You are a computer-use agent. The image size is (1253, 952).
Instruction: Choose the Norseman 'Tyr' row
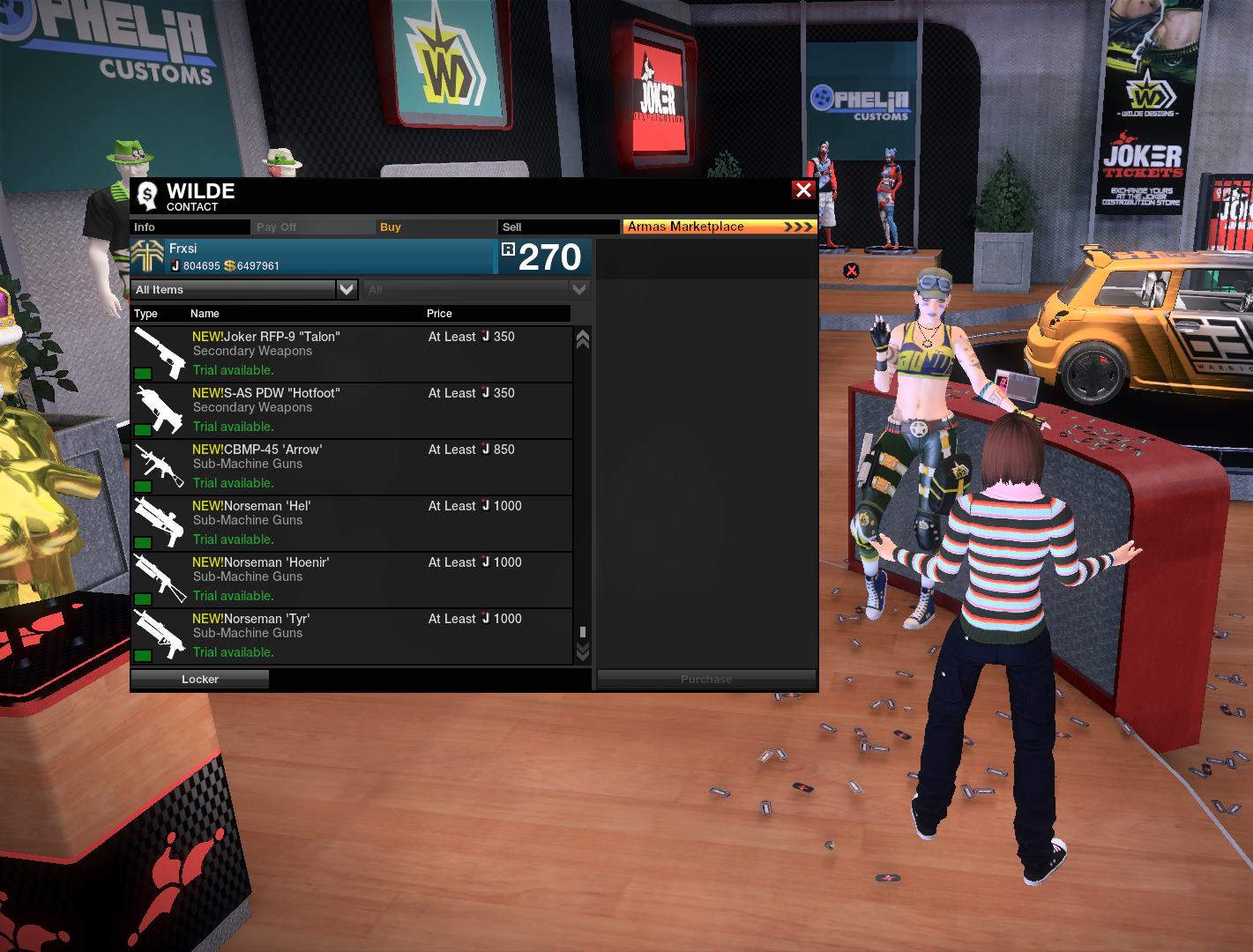click(351, 636)
